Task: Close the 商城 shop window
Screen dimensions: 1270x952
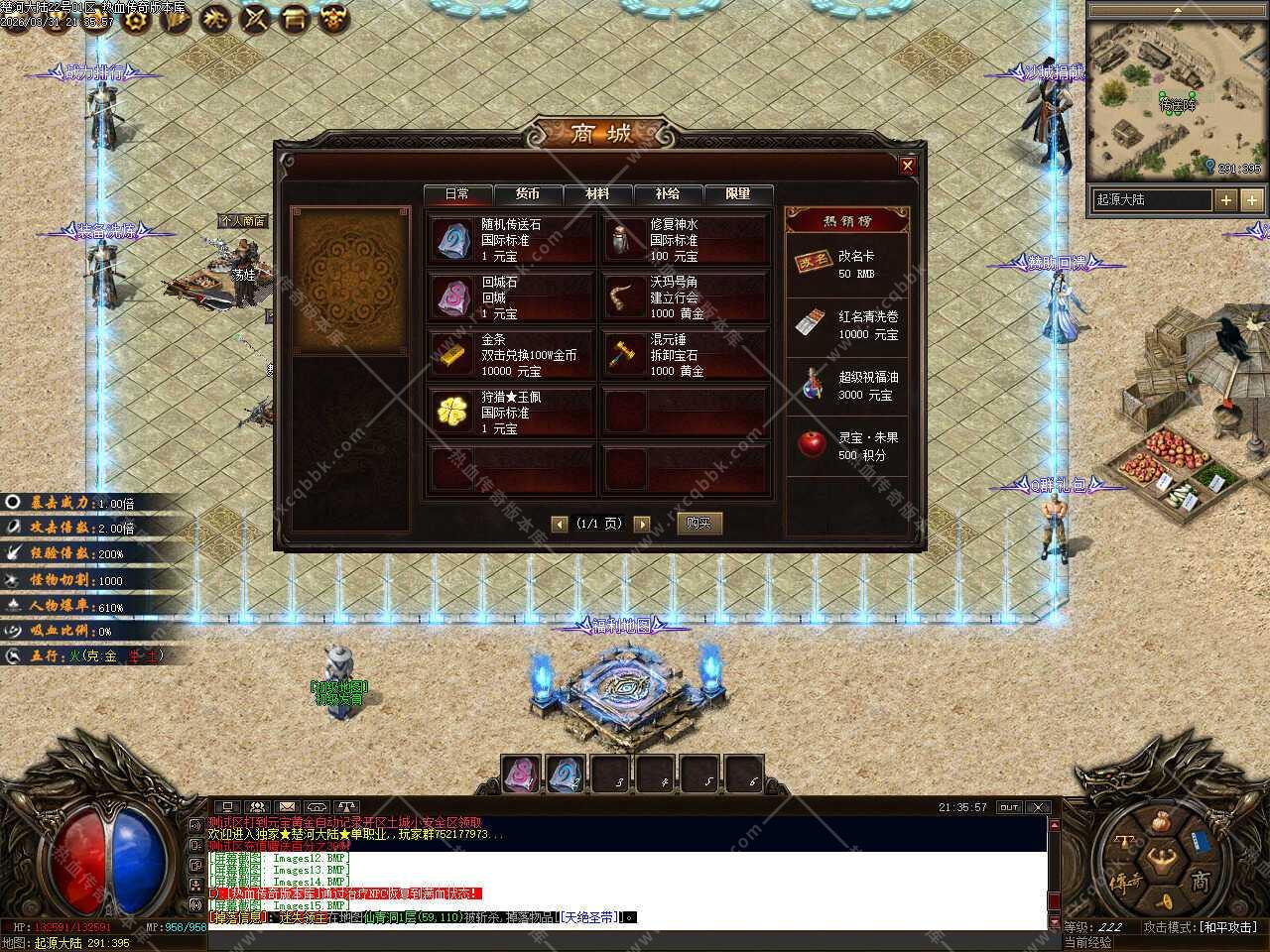Action: coord(907,166)
